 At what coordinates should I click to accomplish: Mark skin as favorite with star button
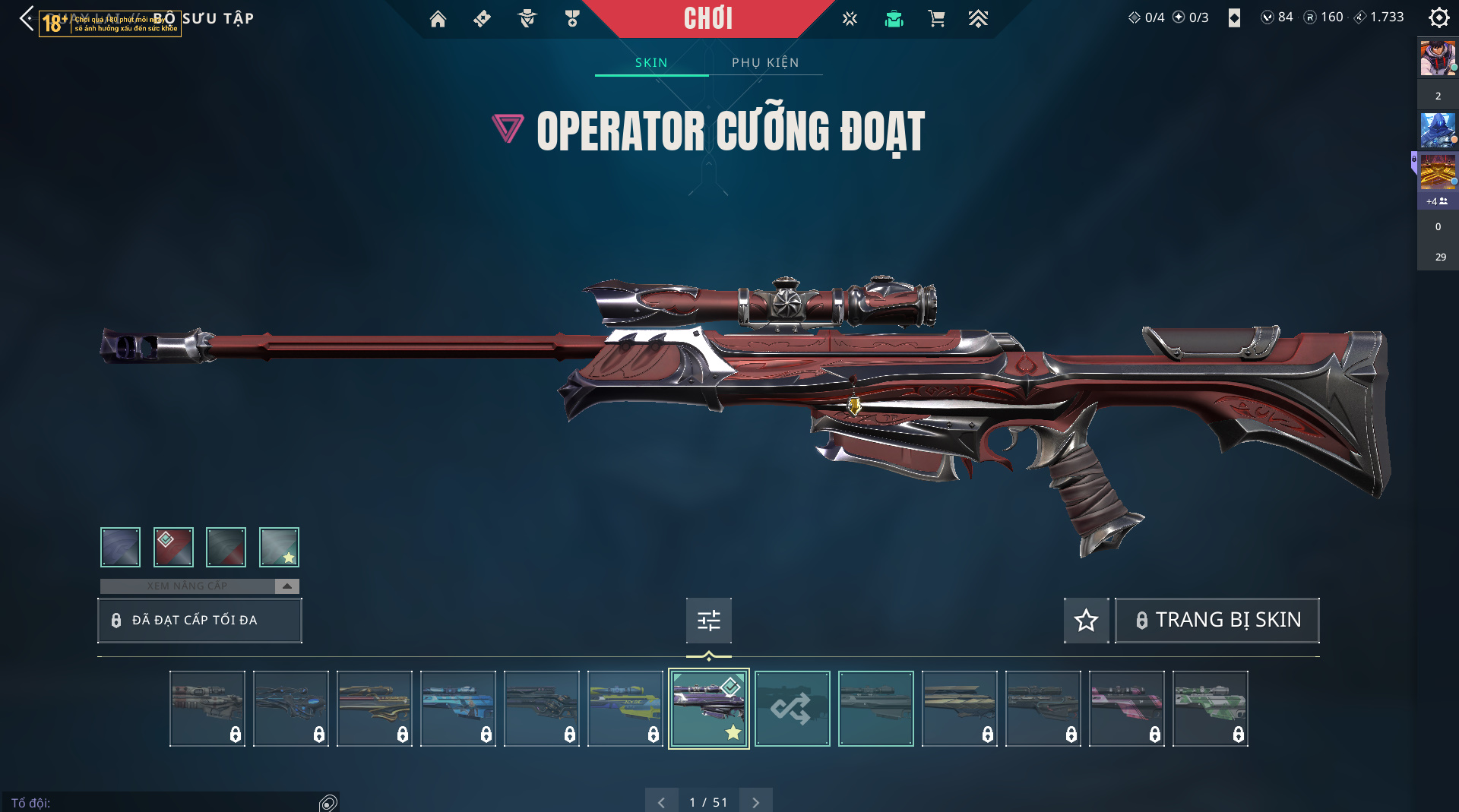click(1086, 620)
